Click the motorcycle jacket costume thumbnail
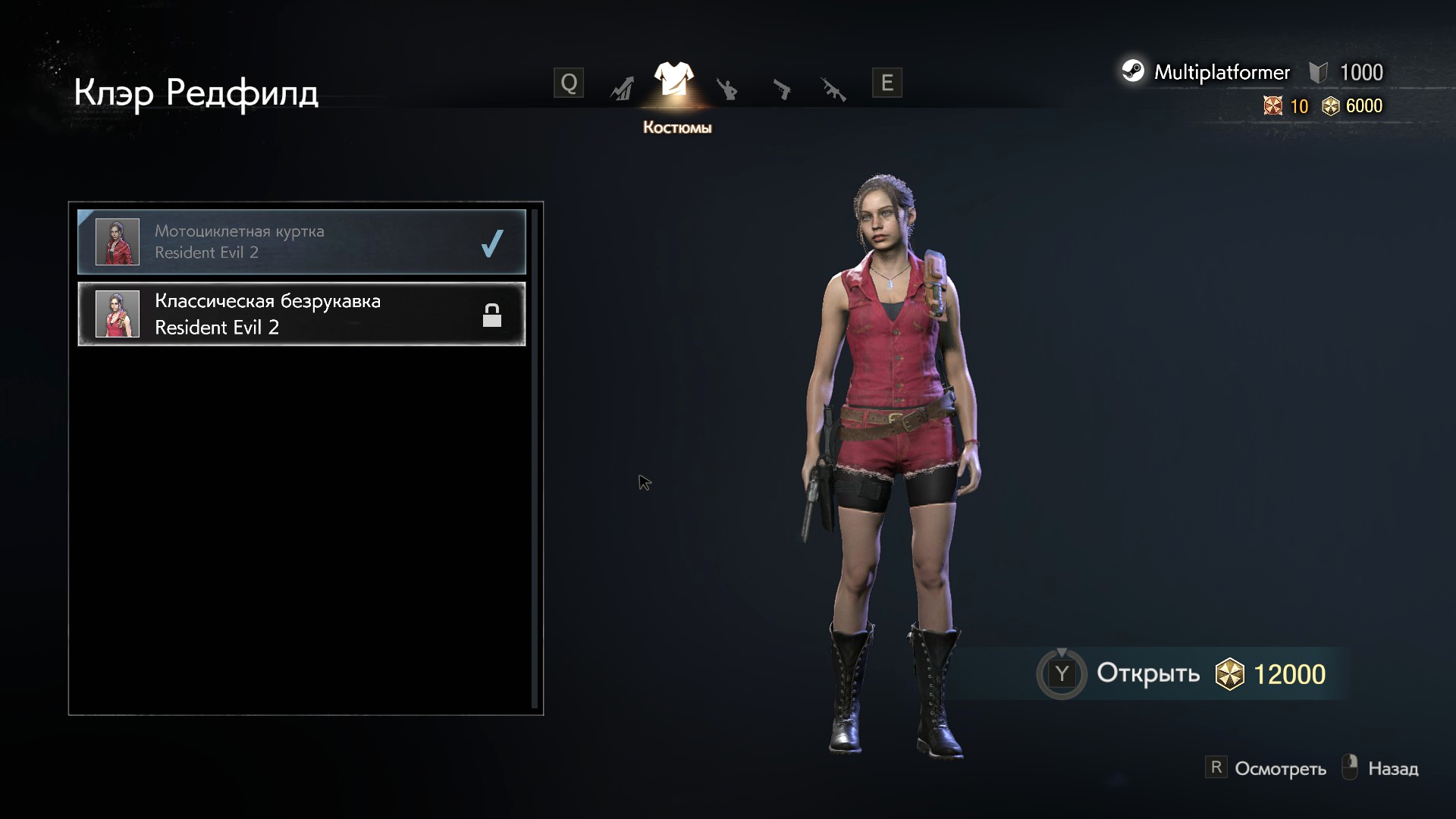This screenshot has width=1456, height=819. (x=118, y=242)
